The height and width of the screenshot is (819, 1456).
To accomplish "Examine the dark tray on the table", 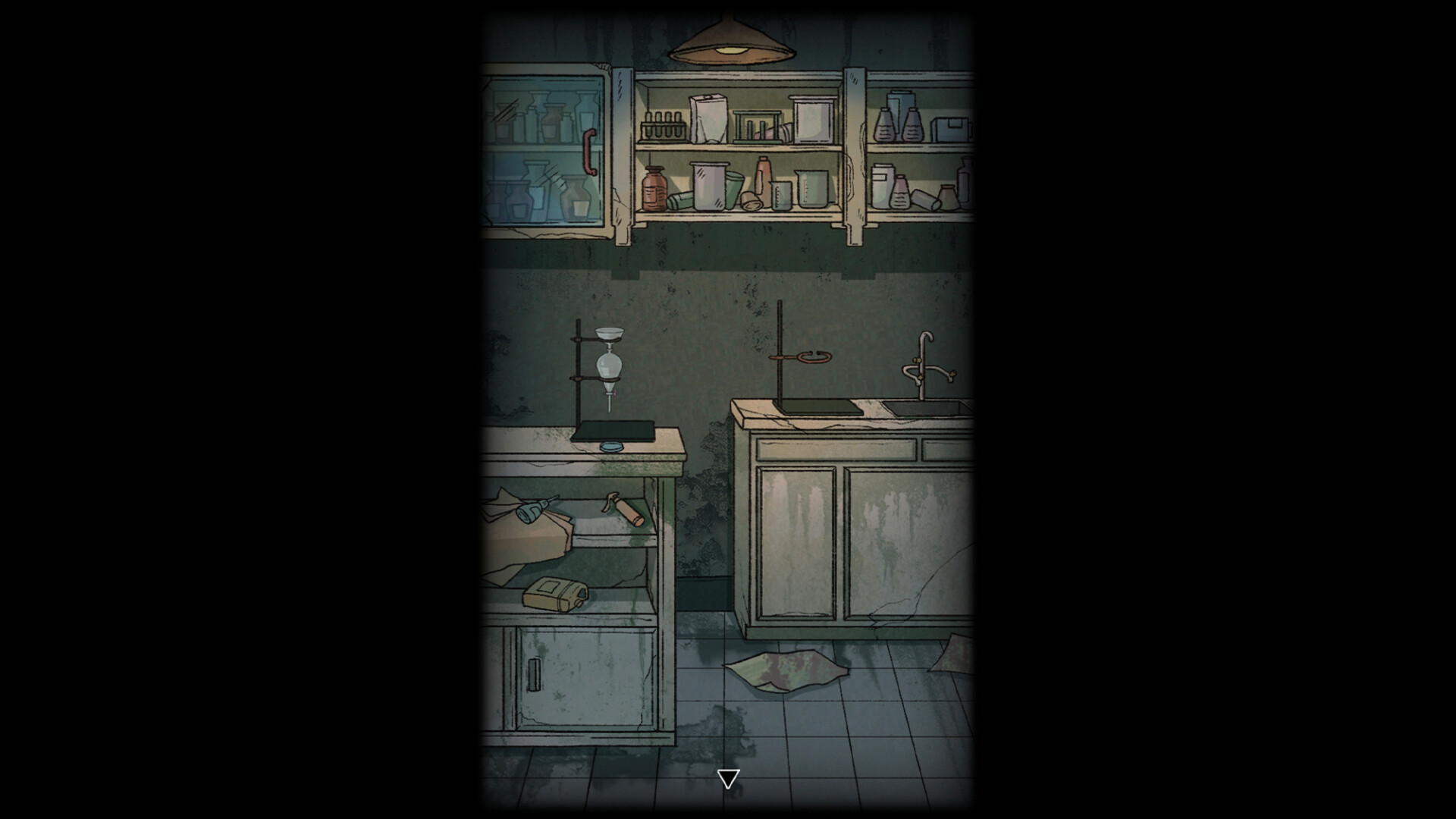I will click(615, 431).
